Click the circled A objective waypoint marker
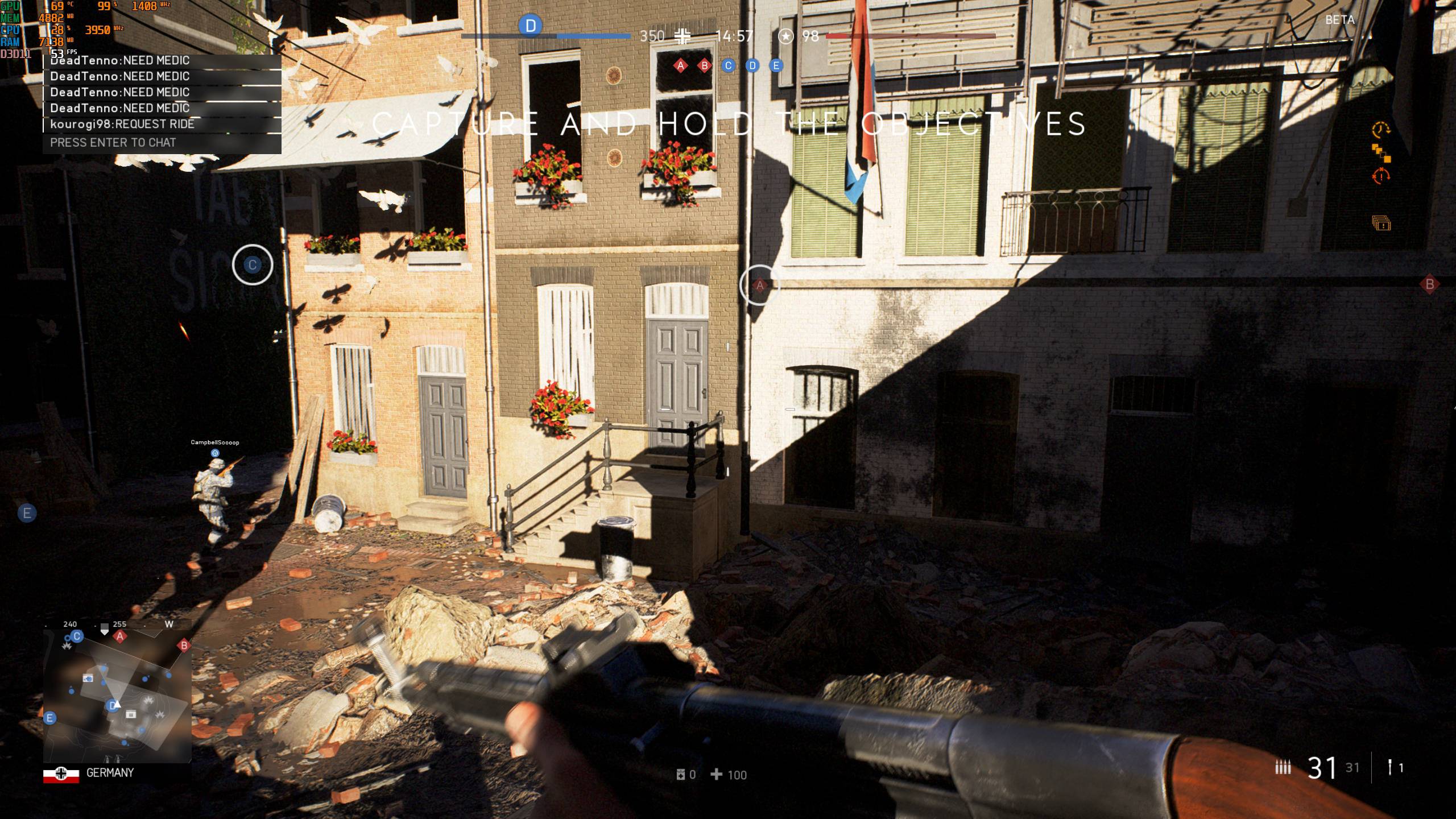 tap(759, 285)
